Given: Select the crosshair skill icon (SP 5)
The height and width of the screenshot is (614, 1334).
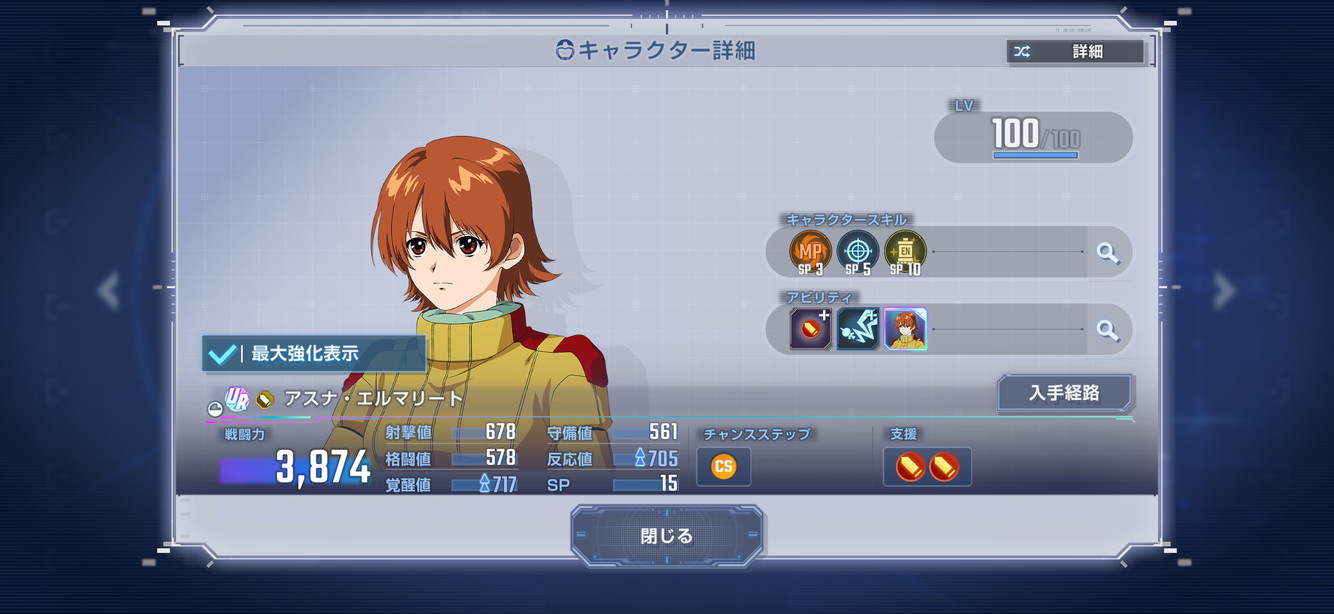Looking at the screenshot, I should (857, 251).
